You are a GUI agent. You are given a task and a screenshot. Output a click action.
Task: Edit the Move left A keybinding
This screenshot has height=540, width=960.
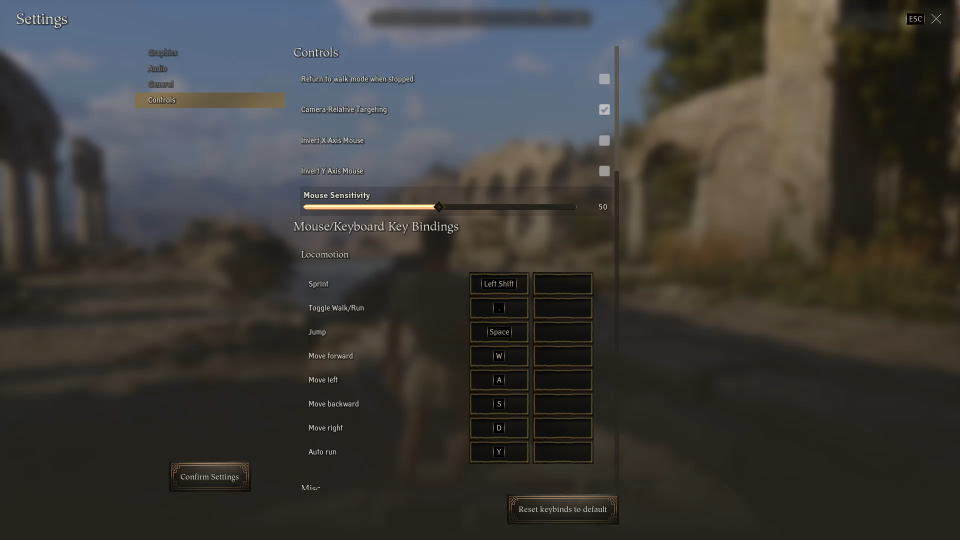point(499,380)
